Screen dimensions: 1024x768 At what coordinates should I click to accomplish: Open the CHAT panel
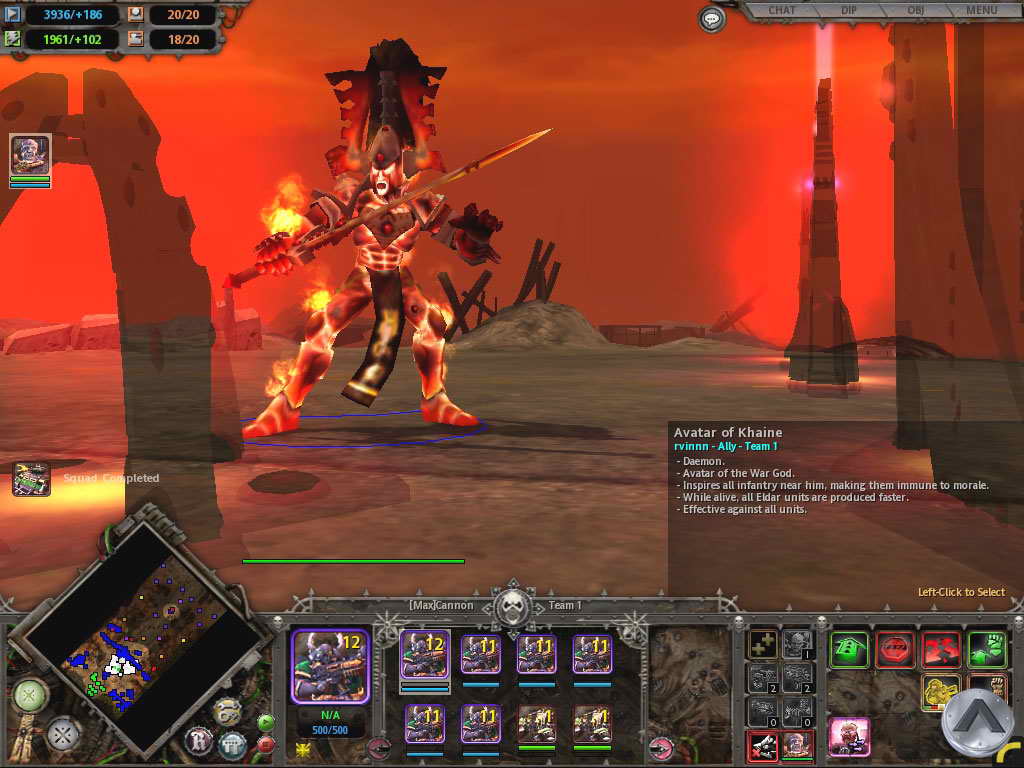click(782, 11)
